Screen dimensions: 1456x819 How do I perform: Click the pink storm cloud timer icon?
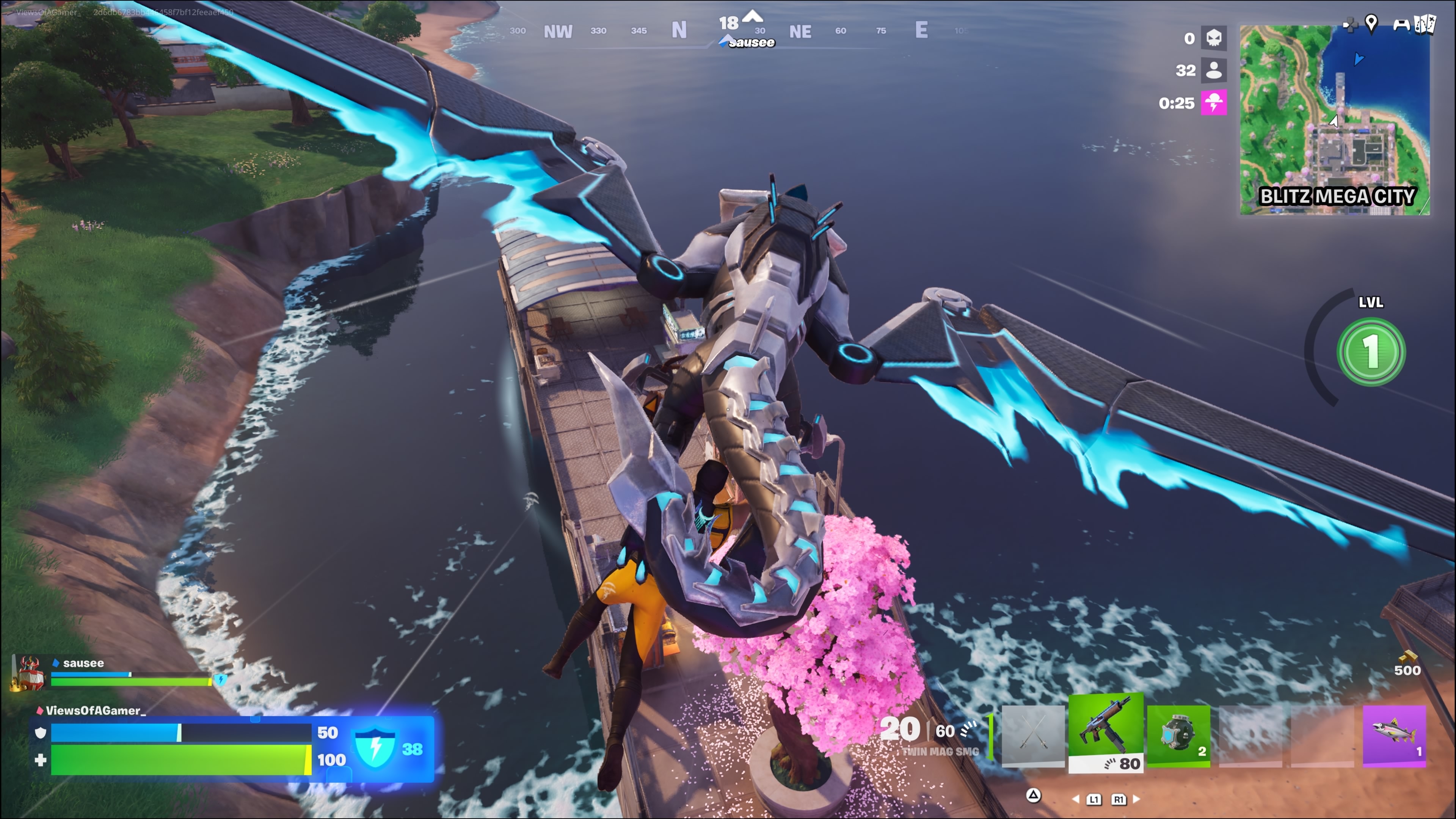pyautogui.click(x=1213, y=103)
